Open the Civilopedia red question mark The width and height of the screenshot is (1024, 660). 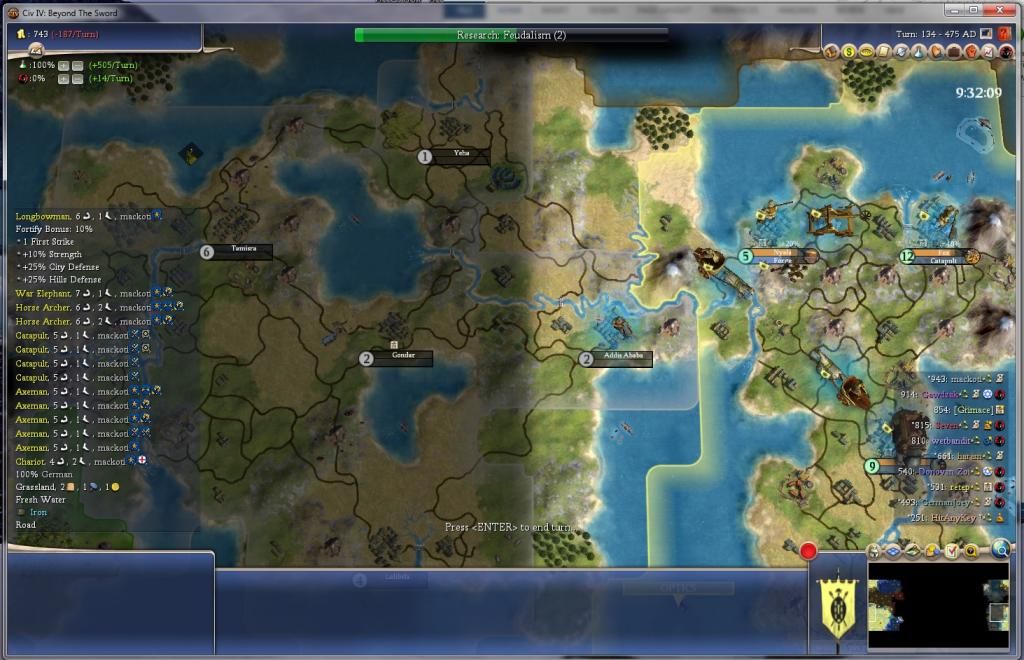click(x=1004, y=33)
